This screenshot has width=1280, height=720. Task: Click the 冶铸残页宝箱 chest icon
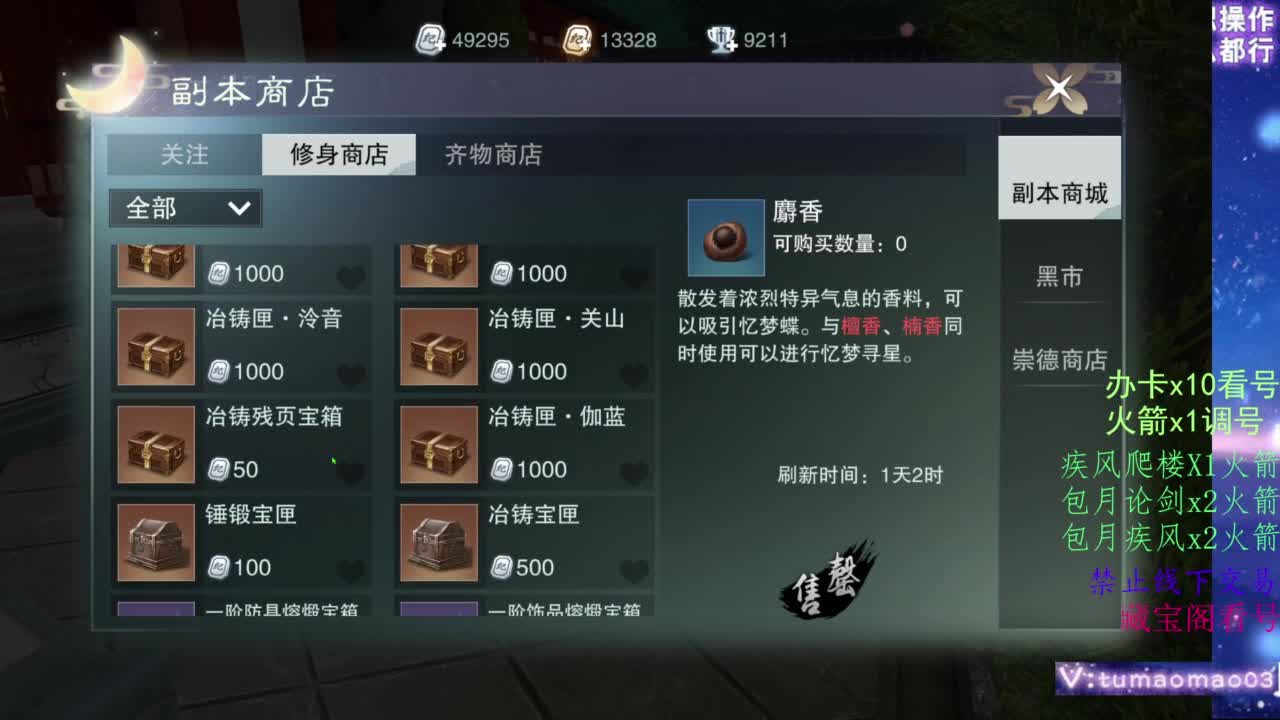click(154, 444)
